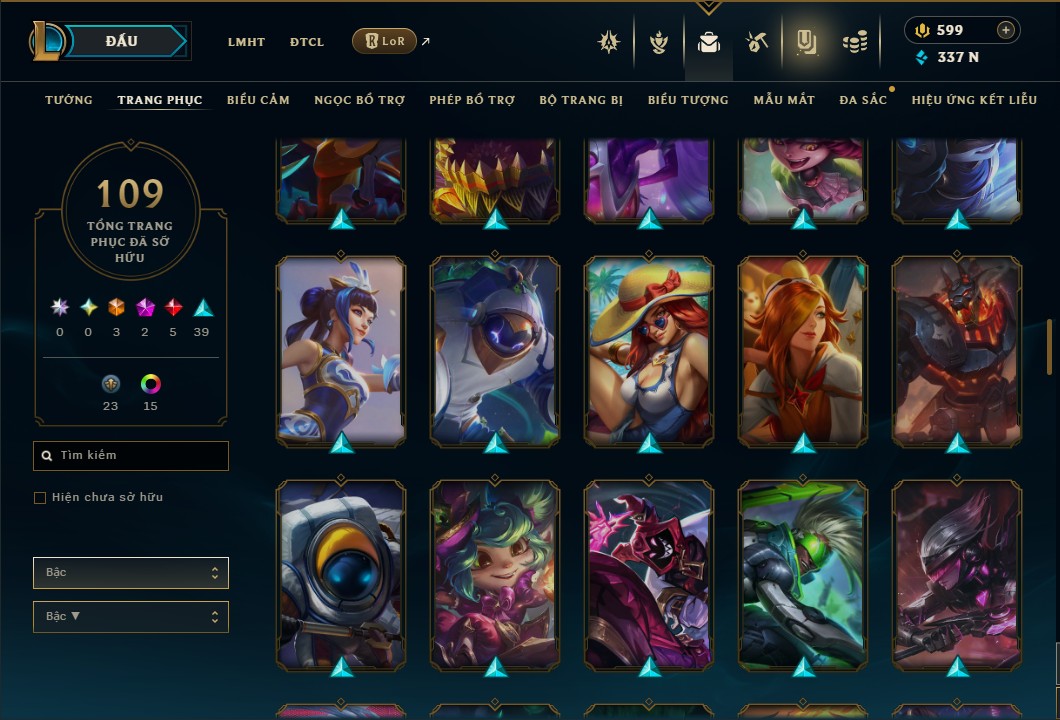Open the ĐA SẮC chromas tab
The image size is (1060, 720).
(863, 100)
